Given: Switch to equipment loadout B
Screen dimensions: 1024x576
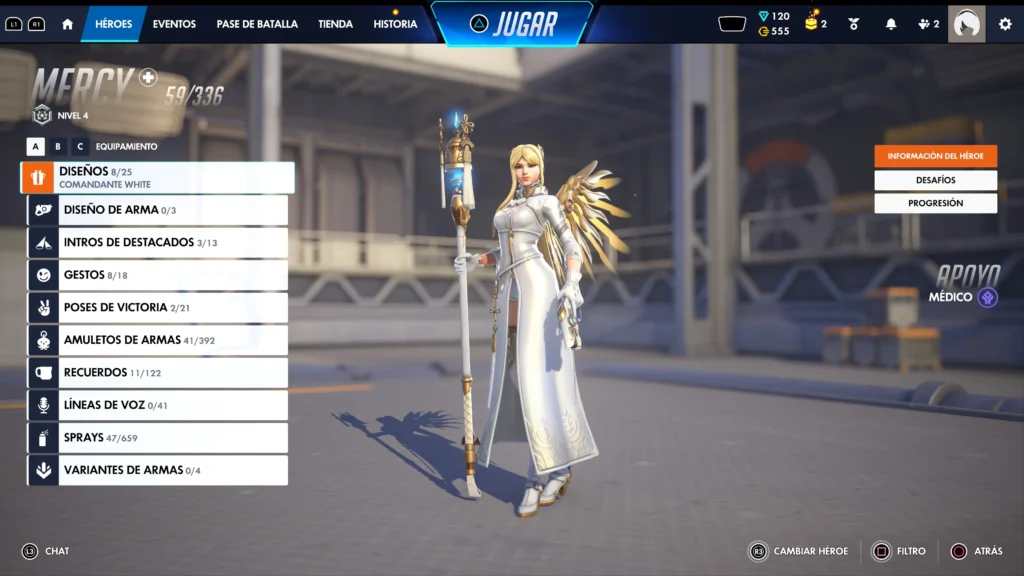Looking at the screenshot, I should 58,147.
